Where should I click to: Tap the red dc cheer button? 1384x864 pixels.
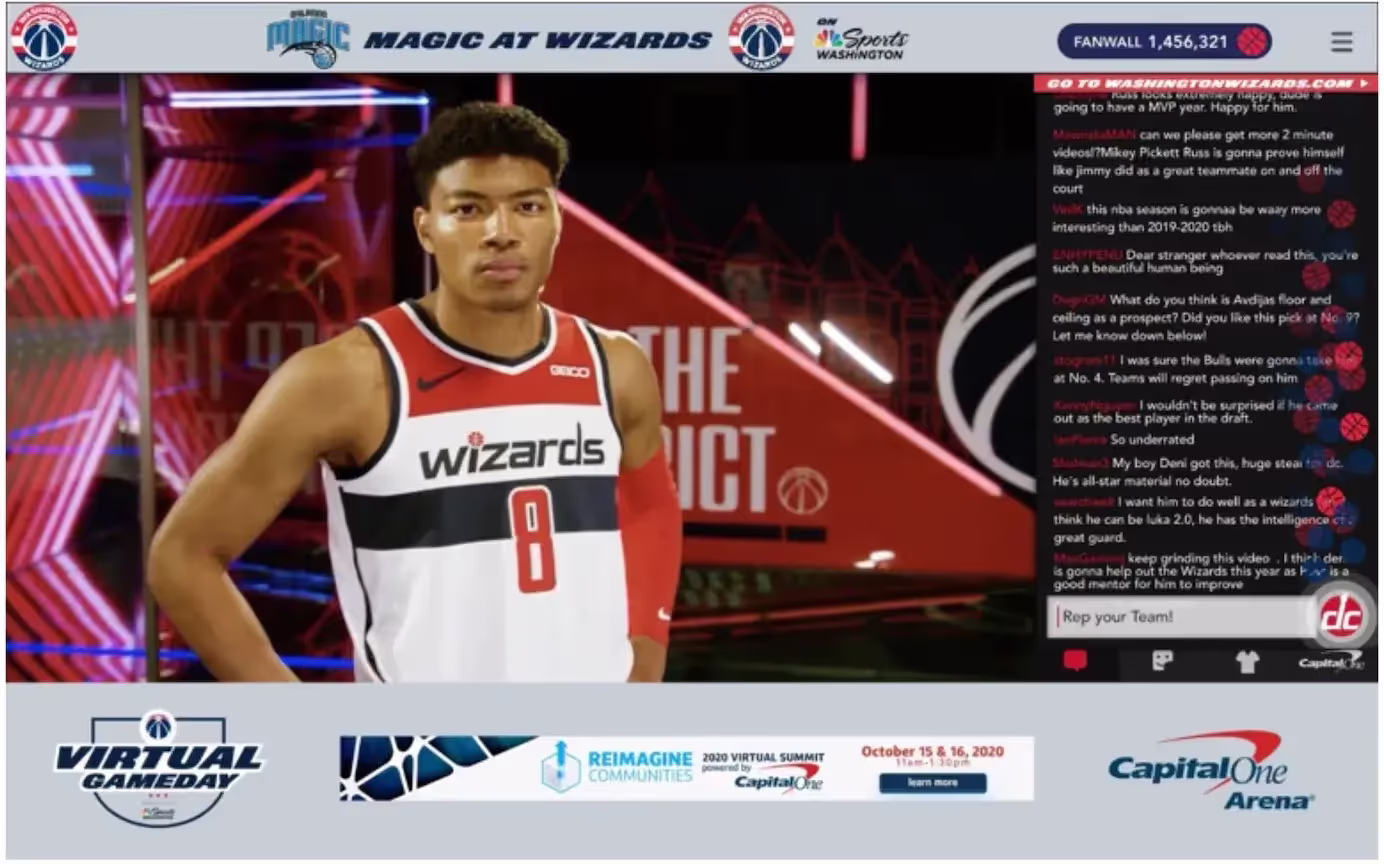1340,617
